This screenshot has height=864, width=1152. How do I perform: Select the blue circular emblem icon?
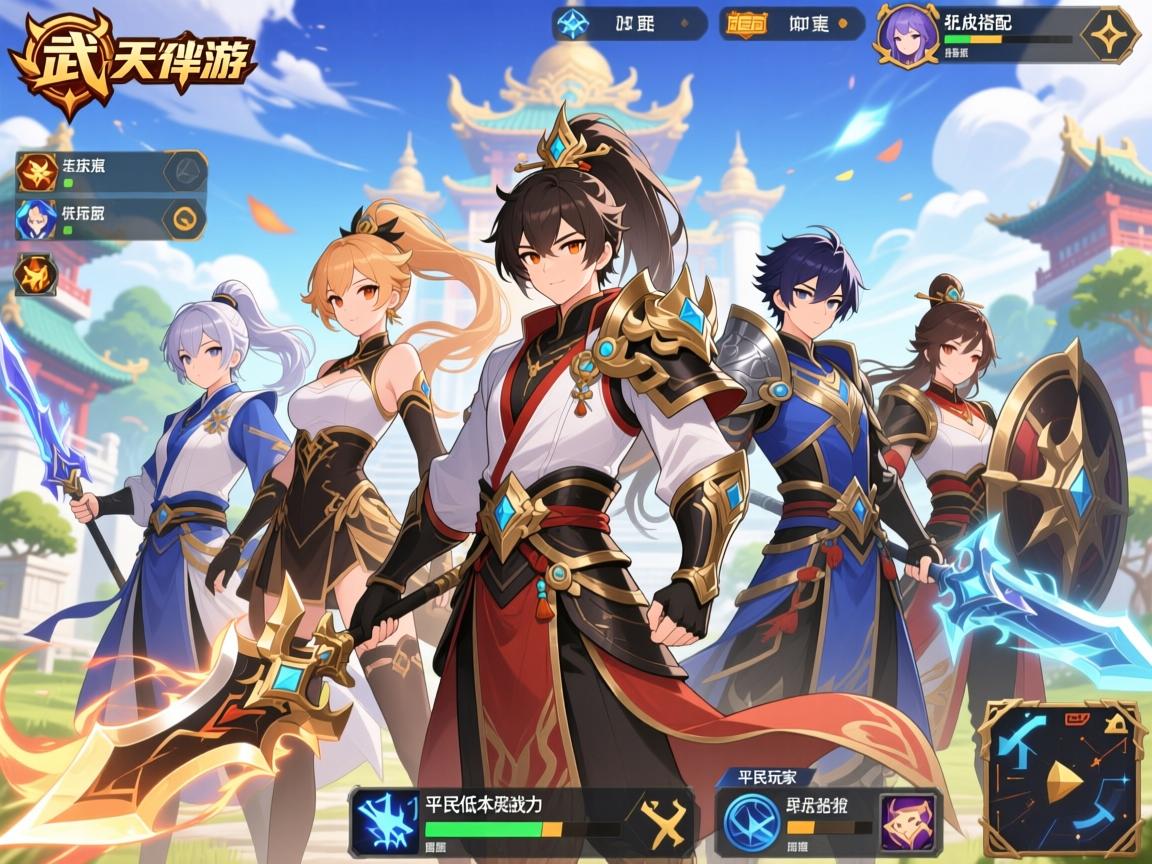tap(751, 819)
